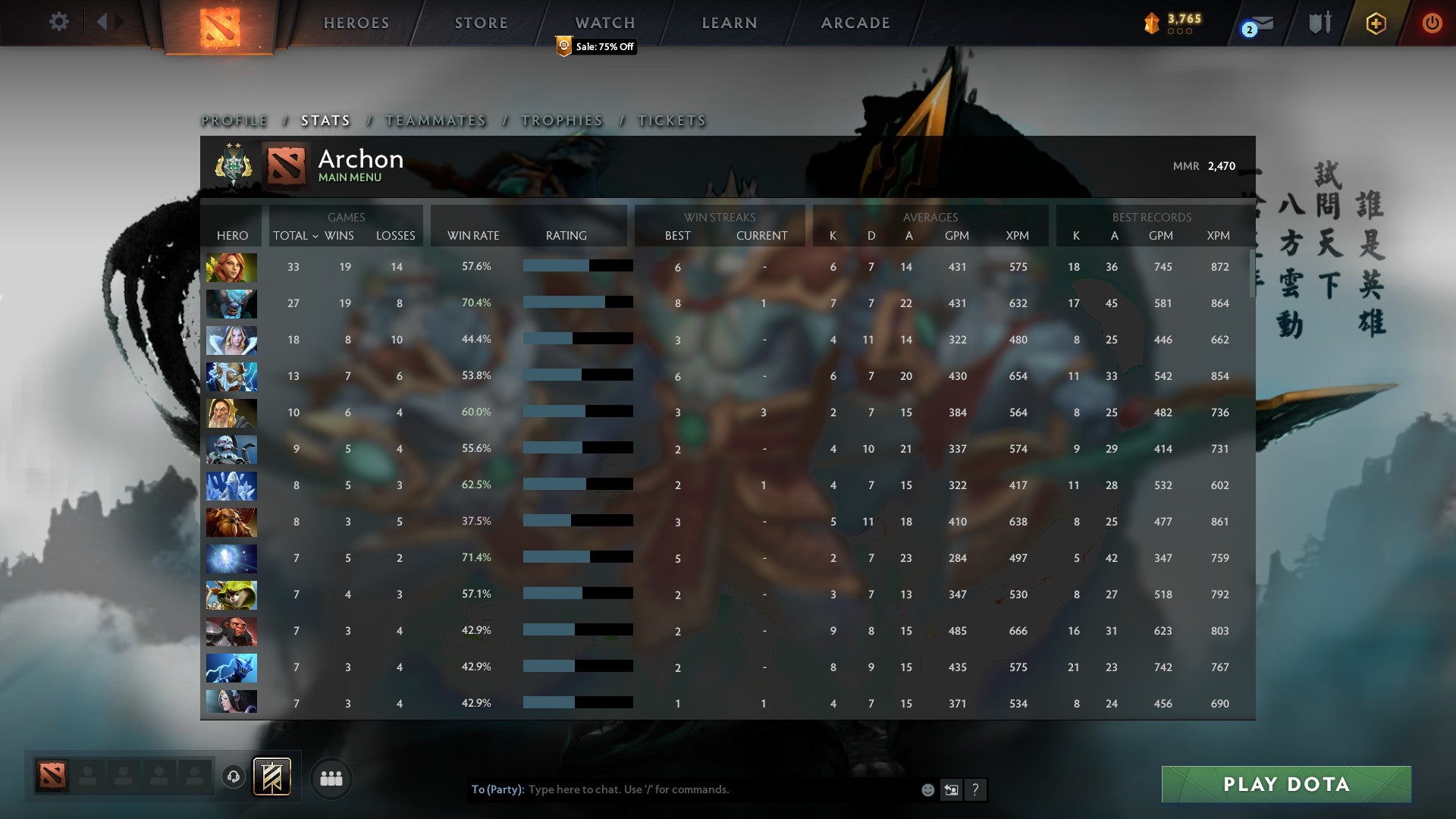The width and height of the screenshot is (1456, 819).
Task: Toggle party voice chat with the headset icon
Action: (235, 777)
